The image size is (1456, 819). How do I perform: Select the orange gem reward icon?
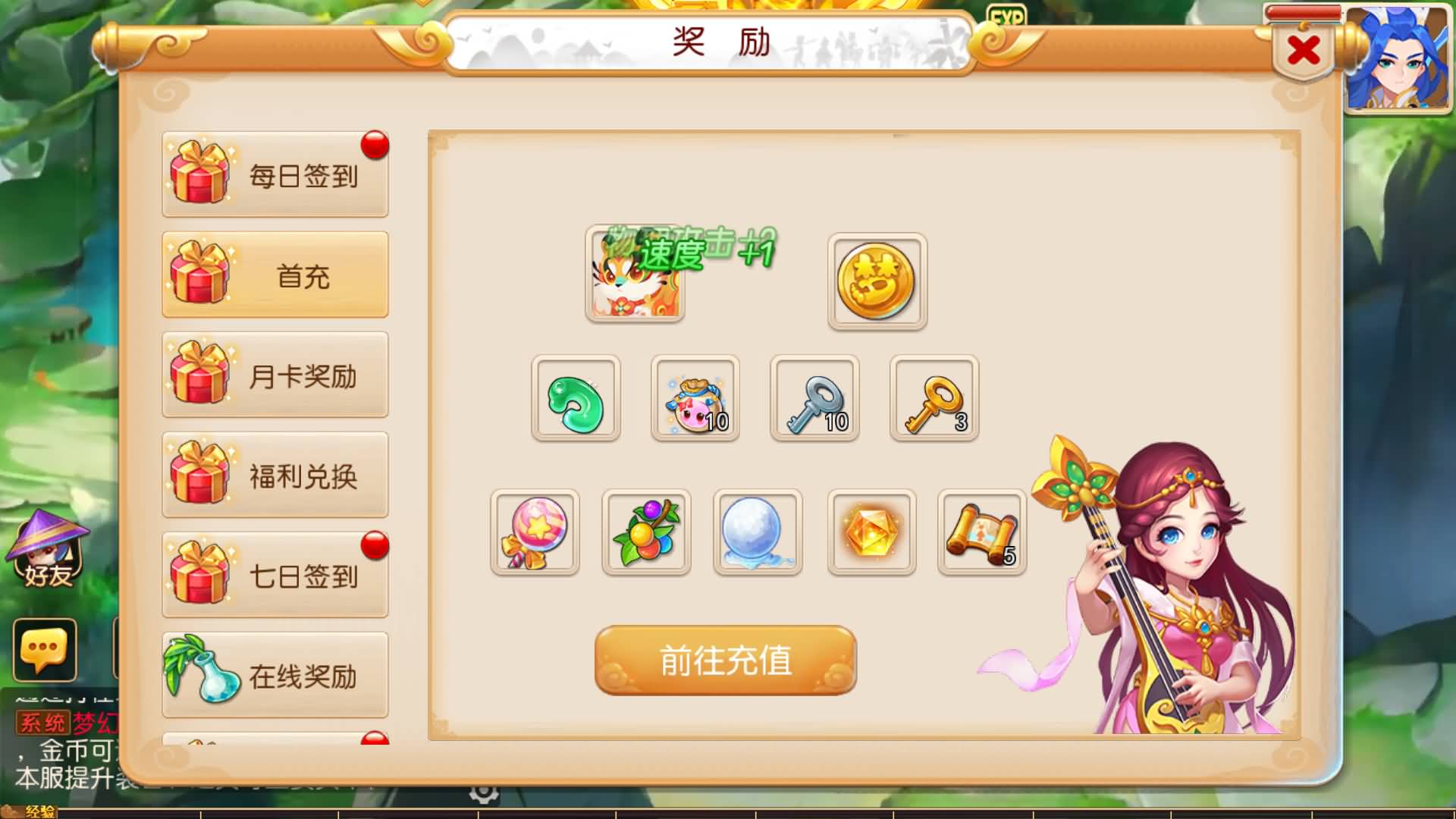tap(869, 531)
